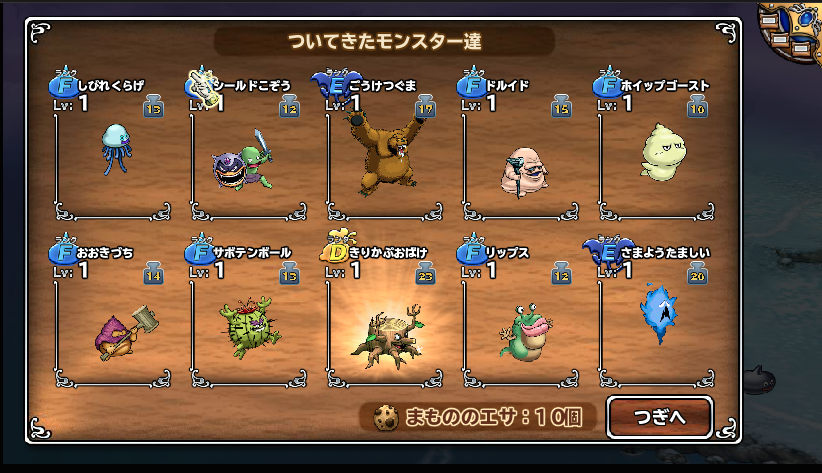Screen dimensions: 822x473
Task: Click the つぎへ next button
Action: [x=659, y=417]
